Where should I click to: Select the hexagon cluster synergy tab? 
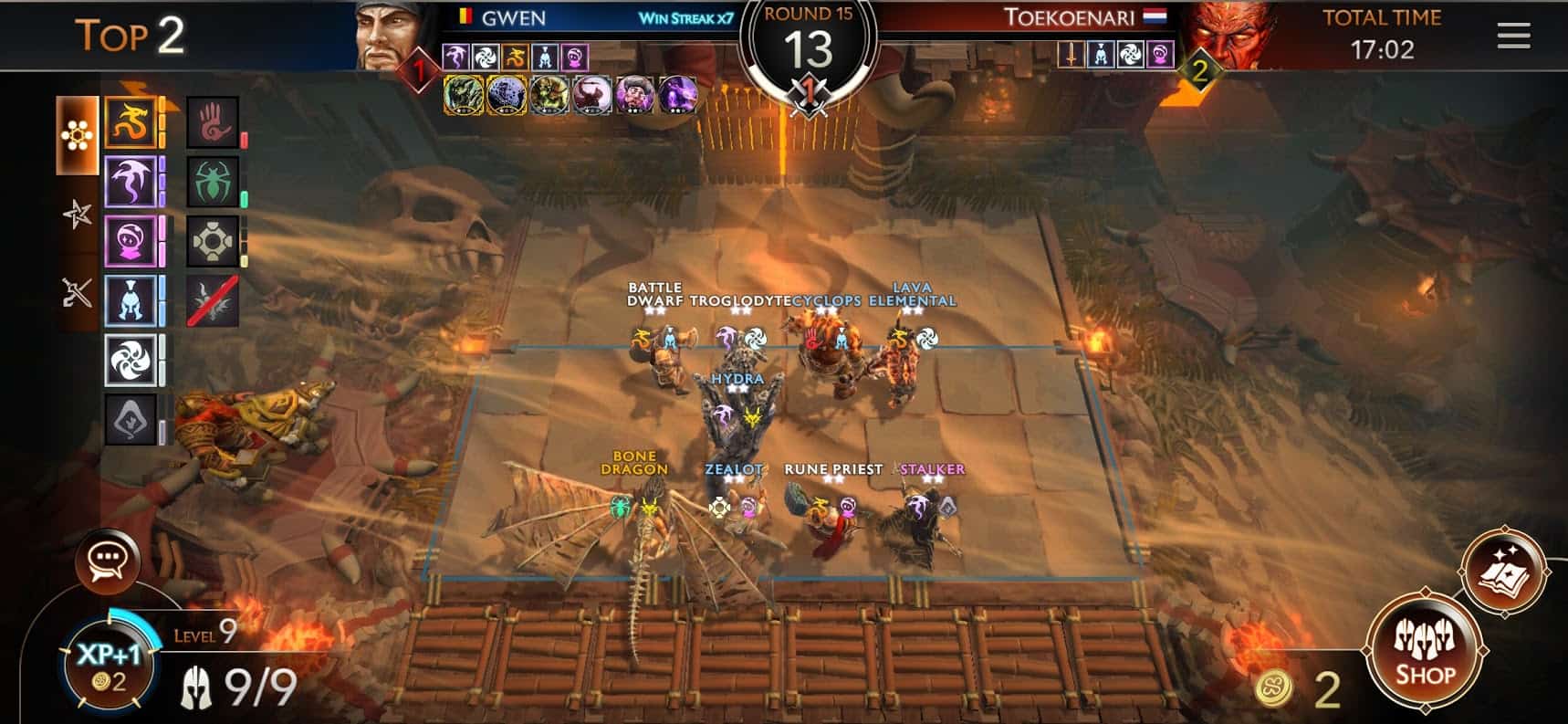point(77,136)
